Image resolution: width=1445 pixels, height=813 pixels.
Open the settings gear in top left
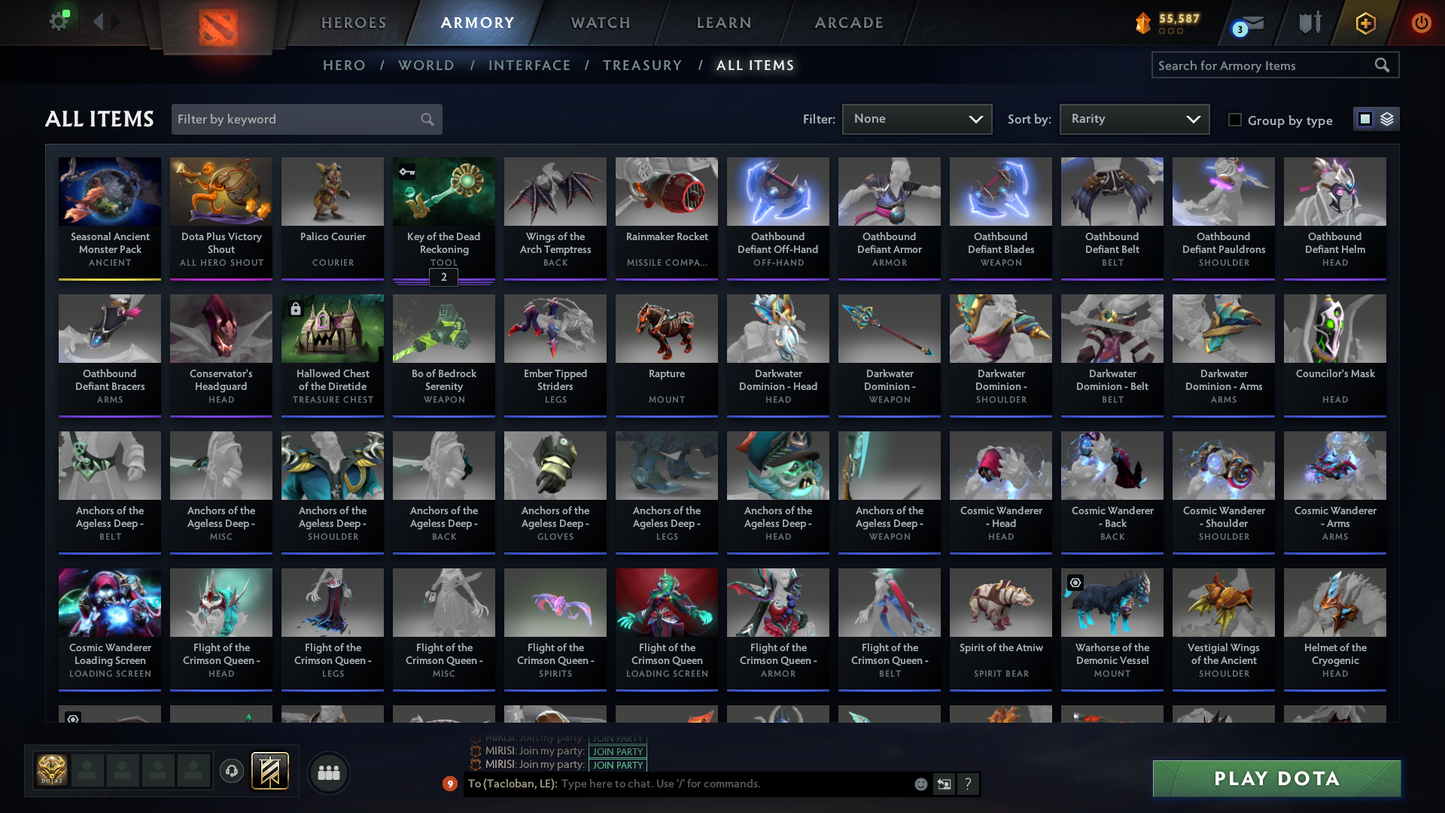tap(58, 20)
